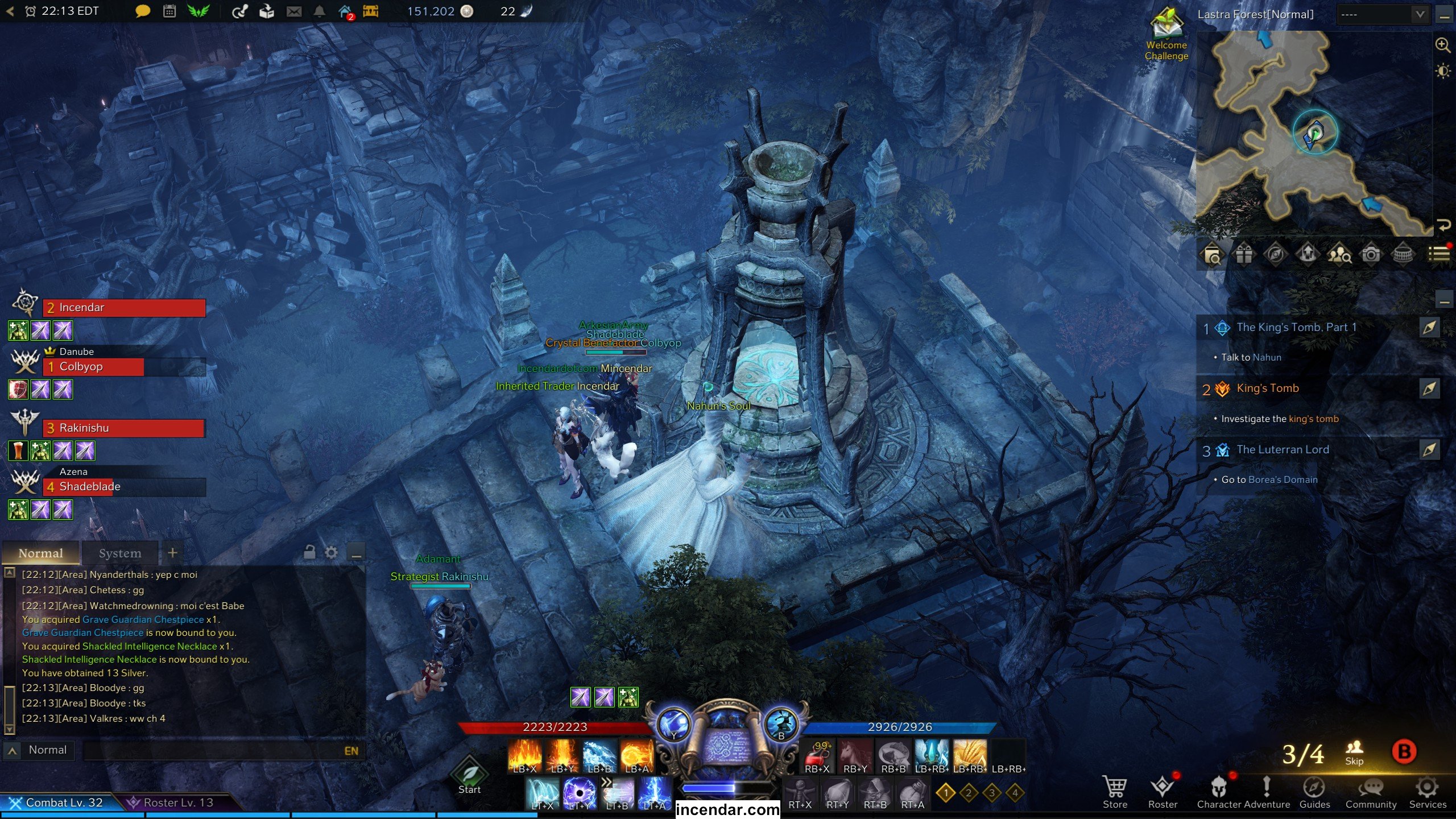Image resolution: width=1456 pixels, height=819 pixels.
Task: Open the Roster menu
Action: [1162, 791]
